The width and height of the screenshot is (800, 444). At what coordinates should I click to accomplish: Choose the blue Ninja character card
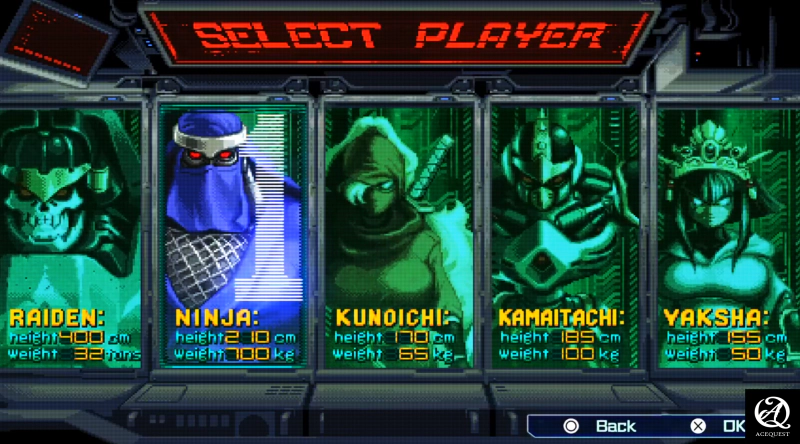click(232, 230)
